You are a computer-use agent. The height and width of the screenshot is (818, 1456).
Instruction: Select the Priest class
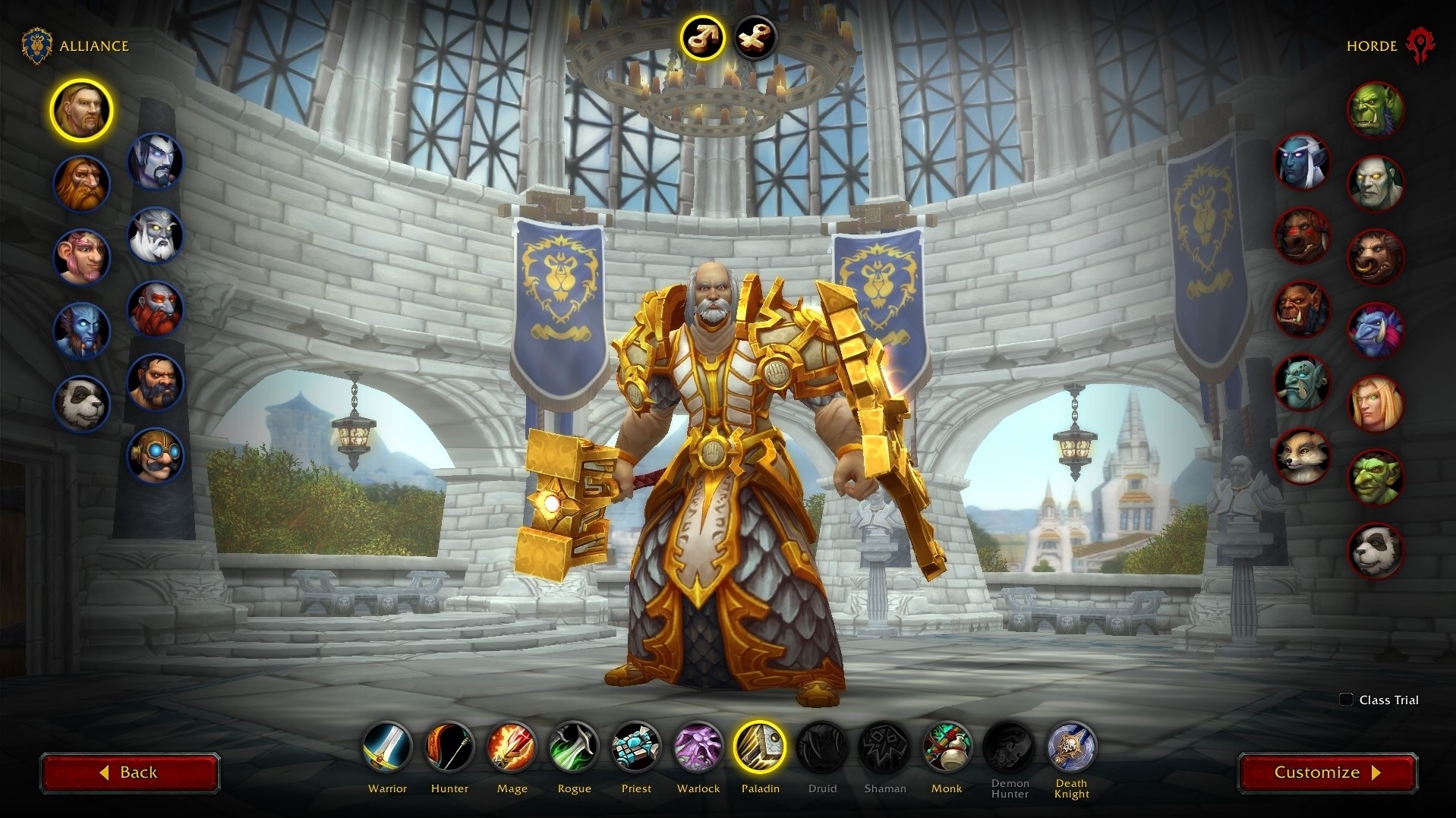636,747
